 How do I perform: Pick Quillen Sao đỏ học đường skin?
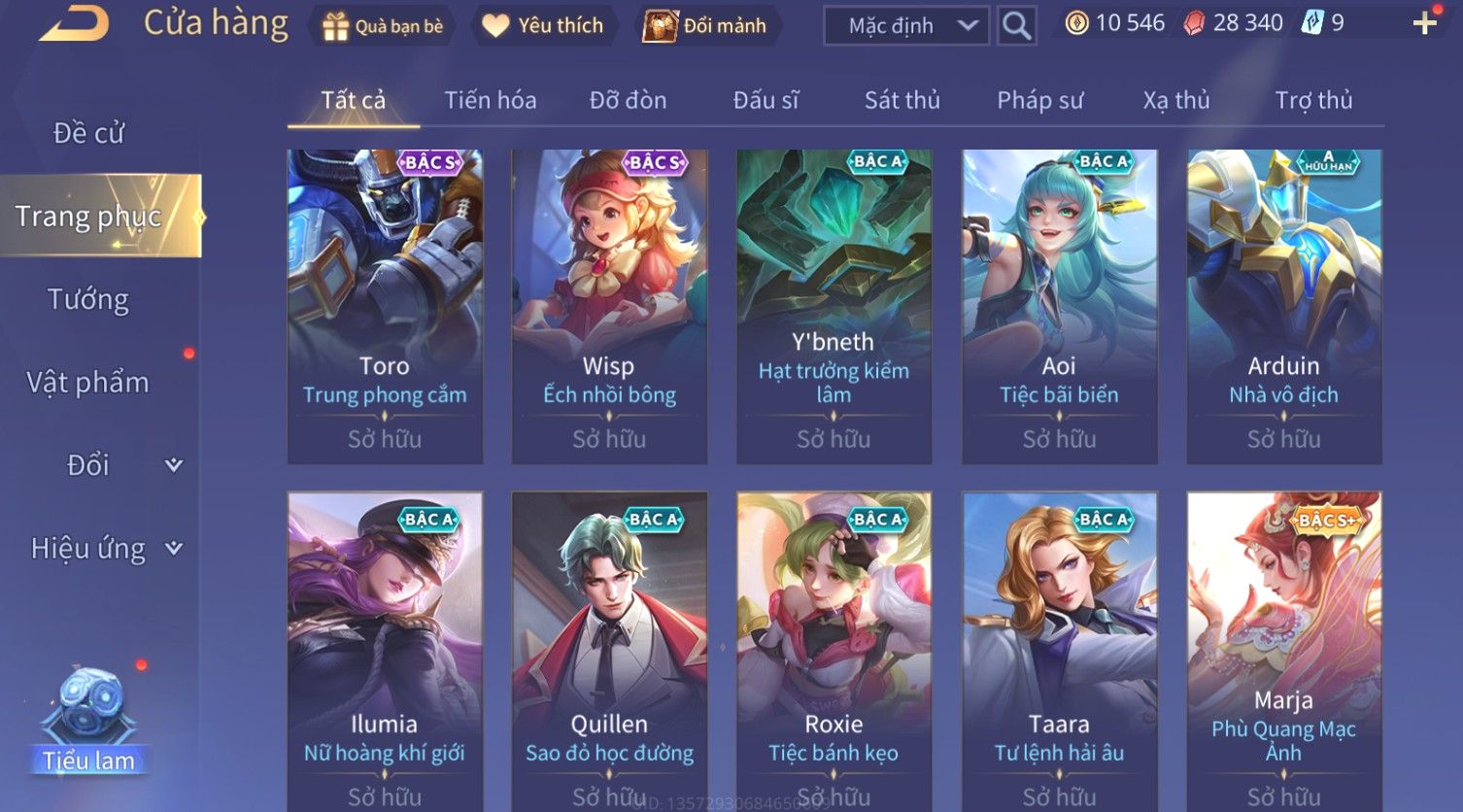click(x=609, y=651)
